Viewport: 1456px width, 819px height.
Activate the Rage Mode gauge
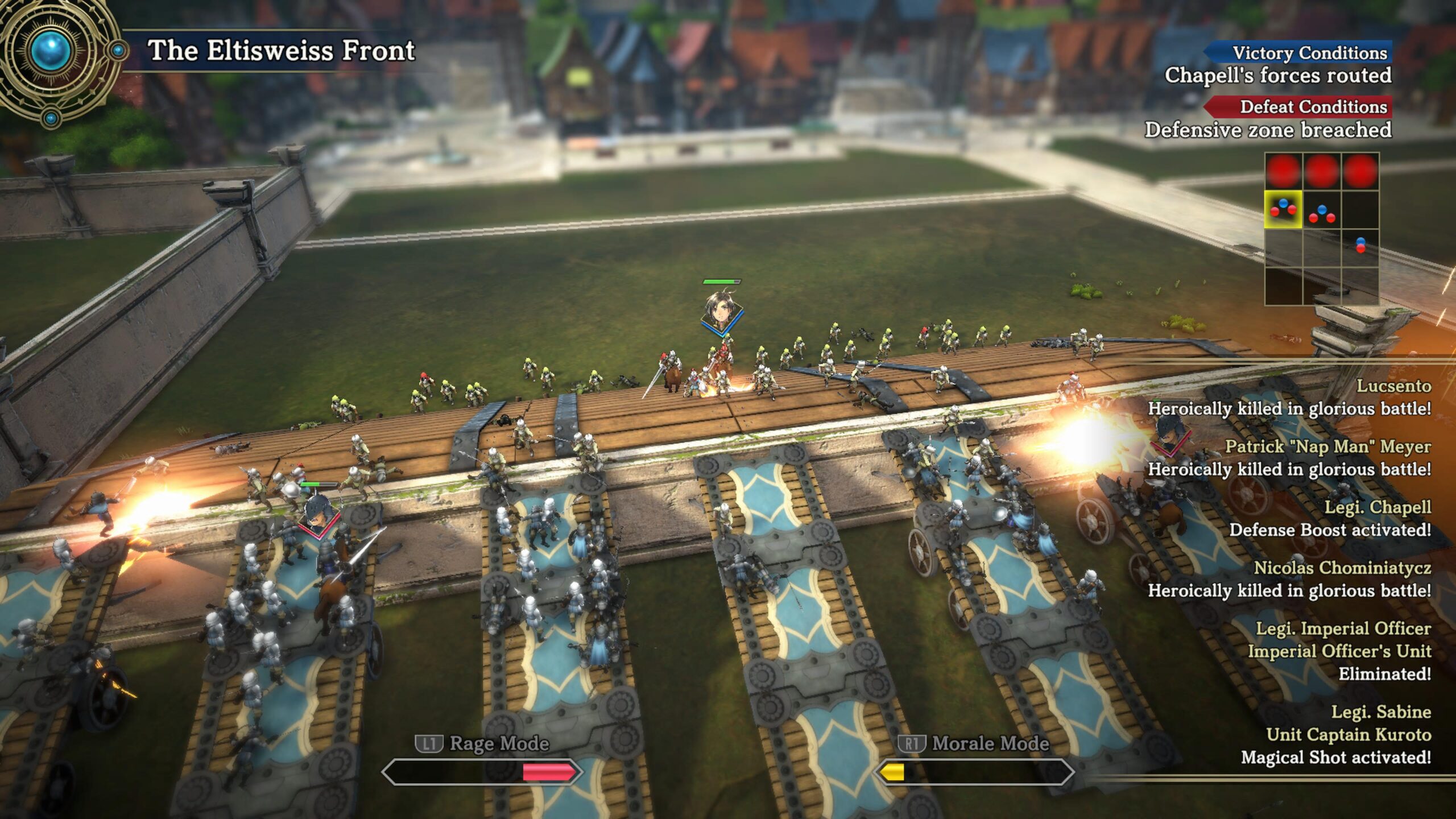(482, 772)
